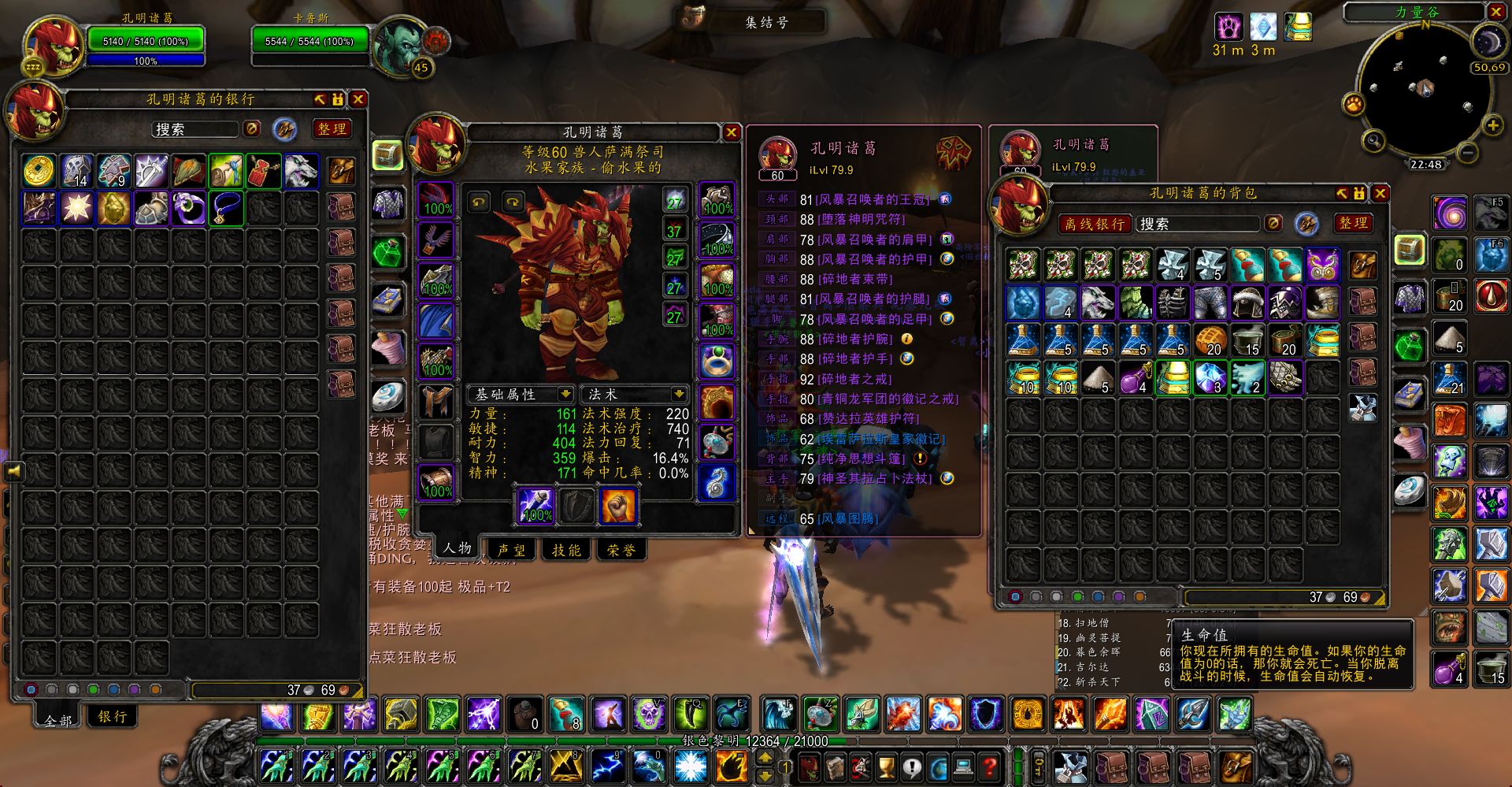
Task: Zoom in the minimap
Action: point(1492,126)
